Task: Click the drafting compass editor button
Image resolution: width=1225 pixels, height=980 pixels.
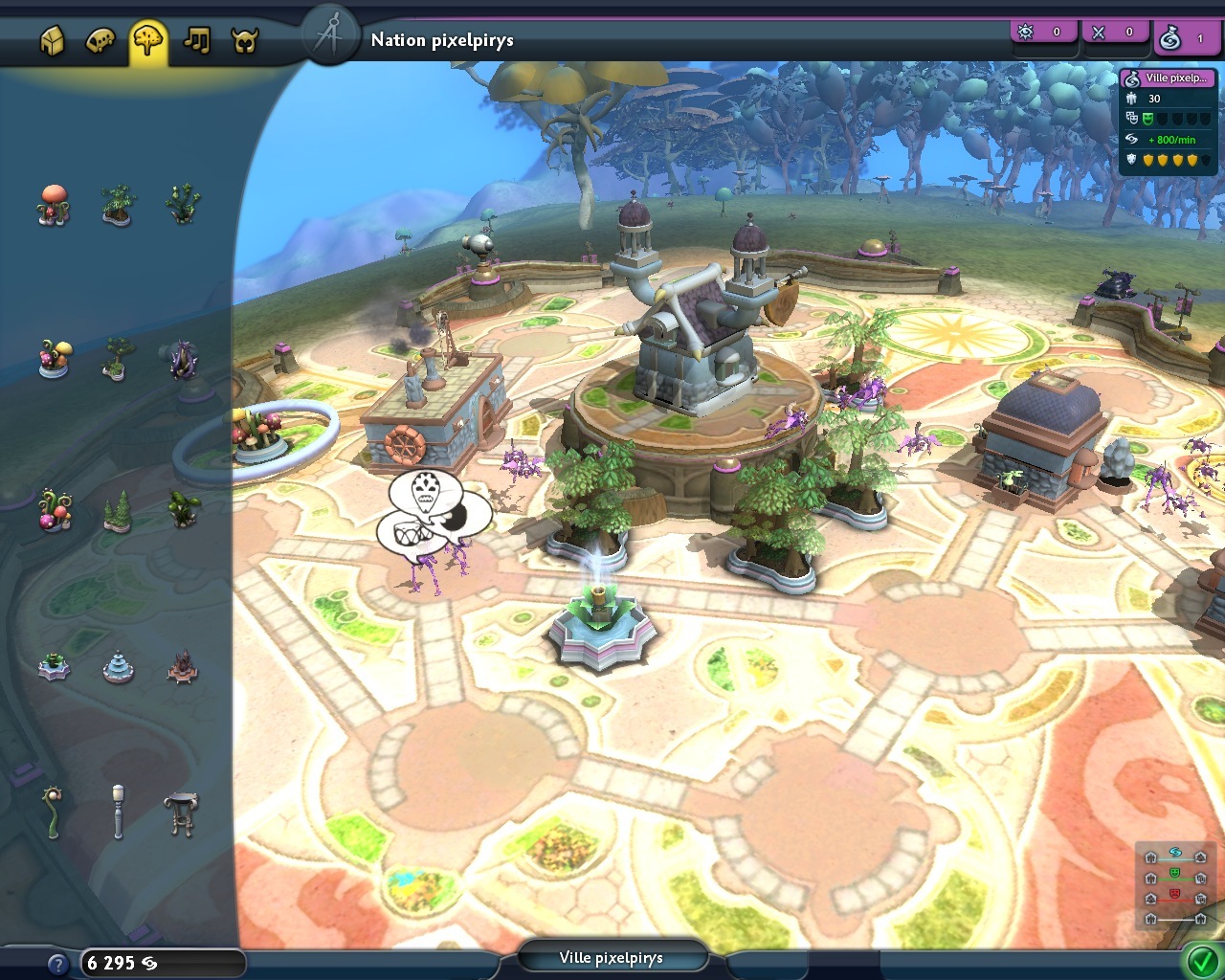Action: (x=328, y=36)
